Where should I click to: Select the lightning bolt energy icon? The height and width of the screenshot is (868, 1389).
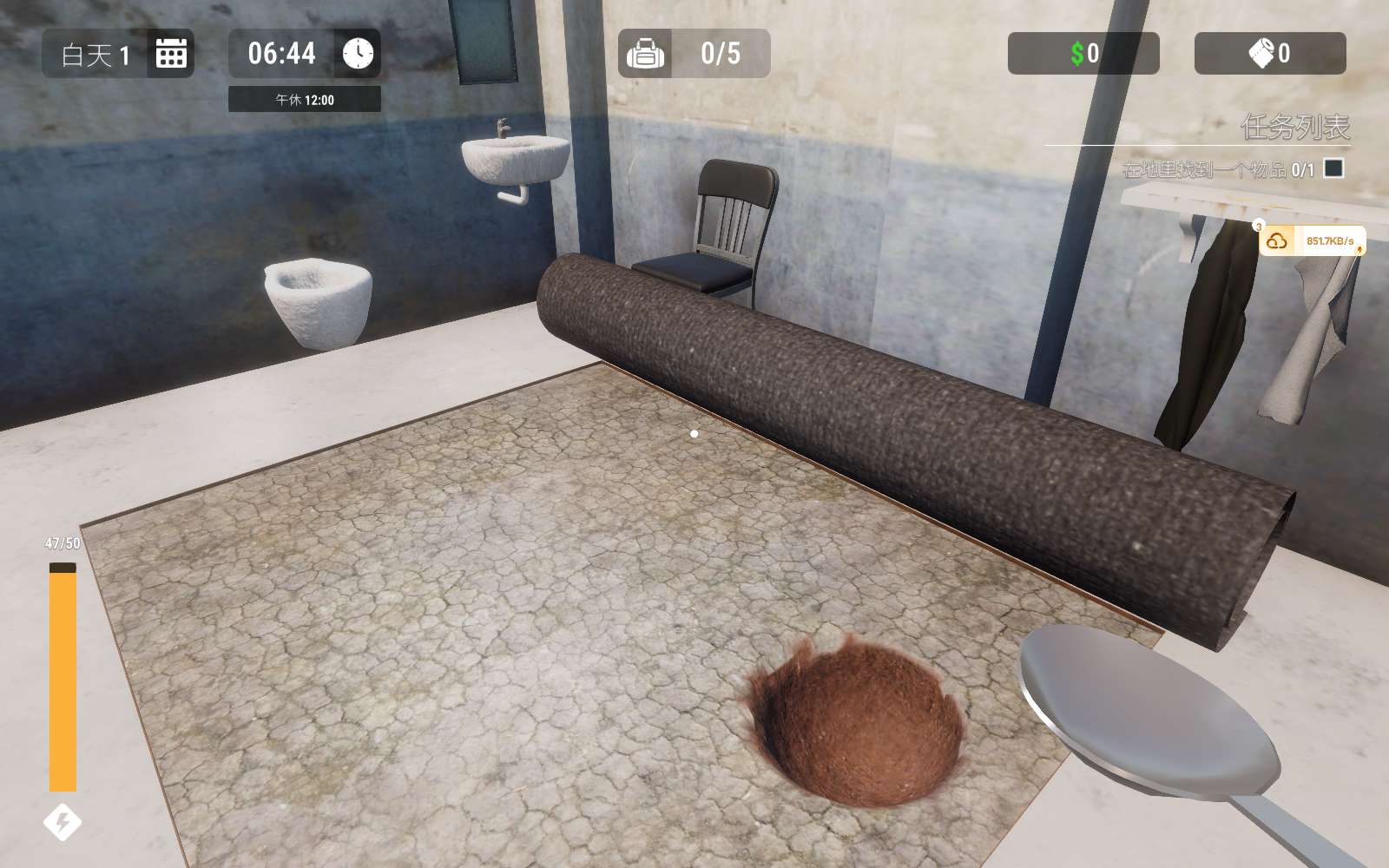point(63,822)
